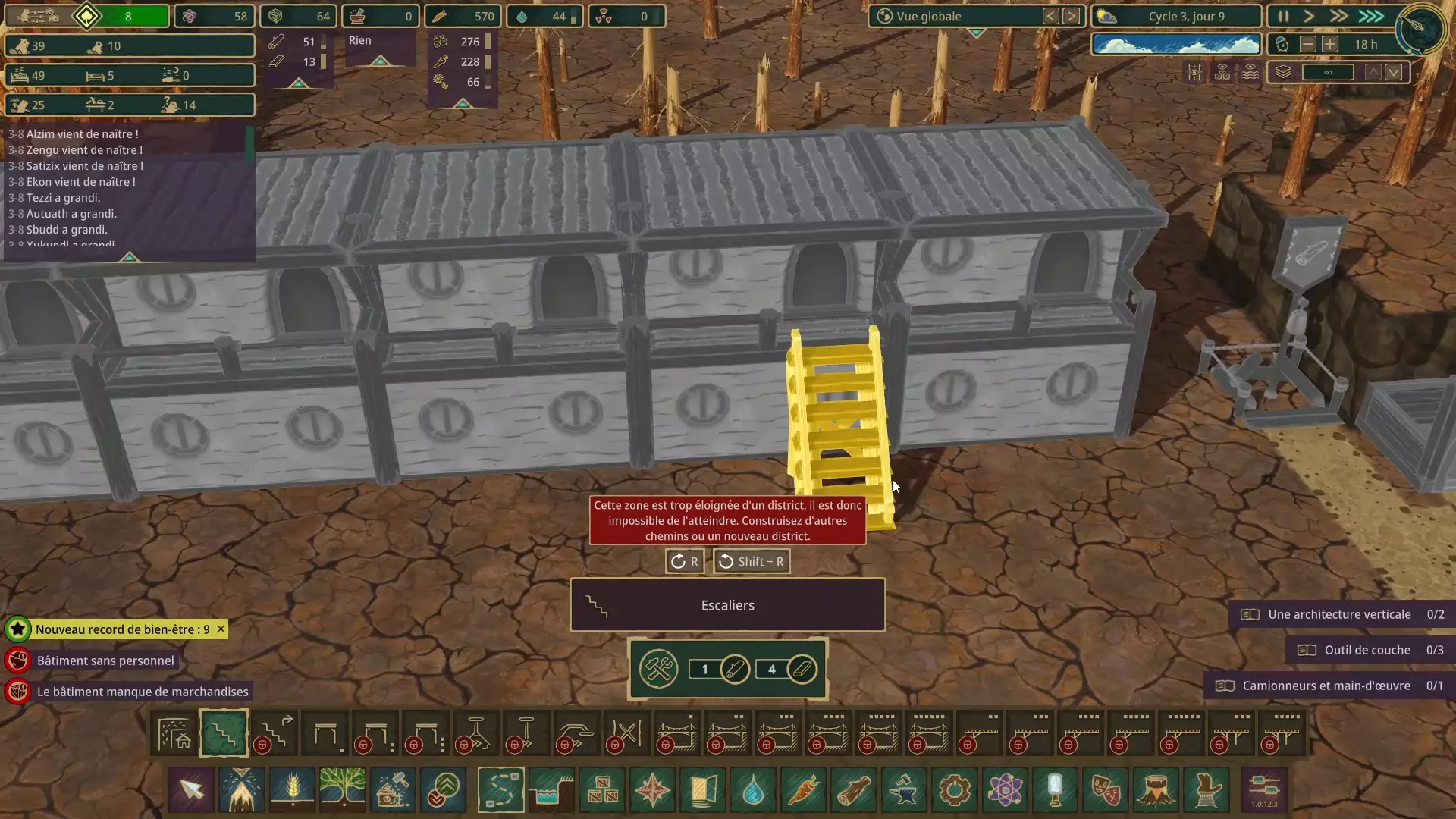Open the atom science building category
Screen dimensions: 1456x819
point(1005,789)
